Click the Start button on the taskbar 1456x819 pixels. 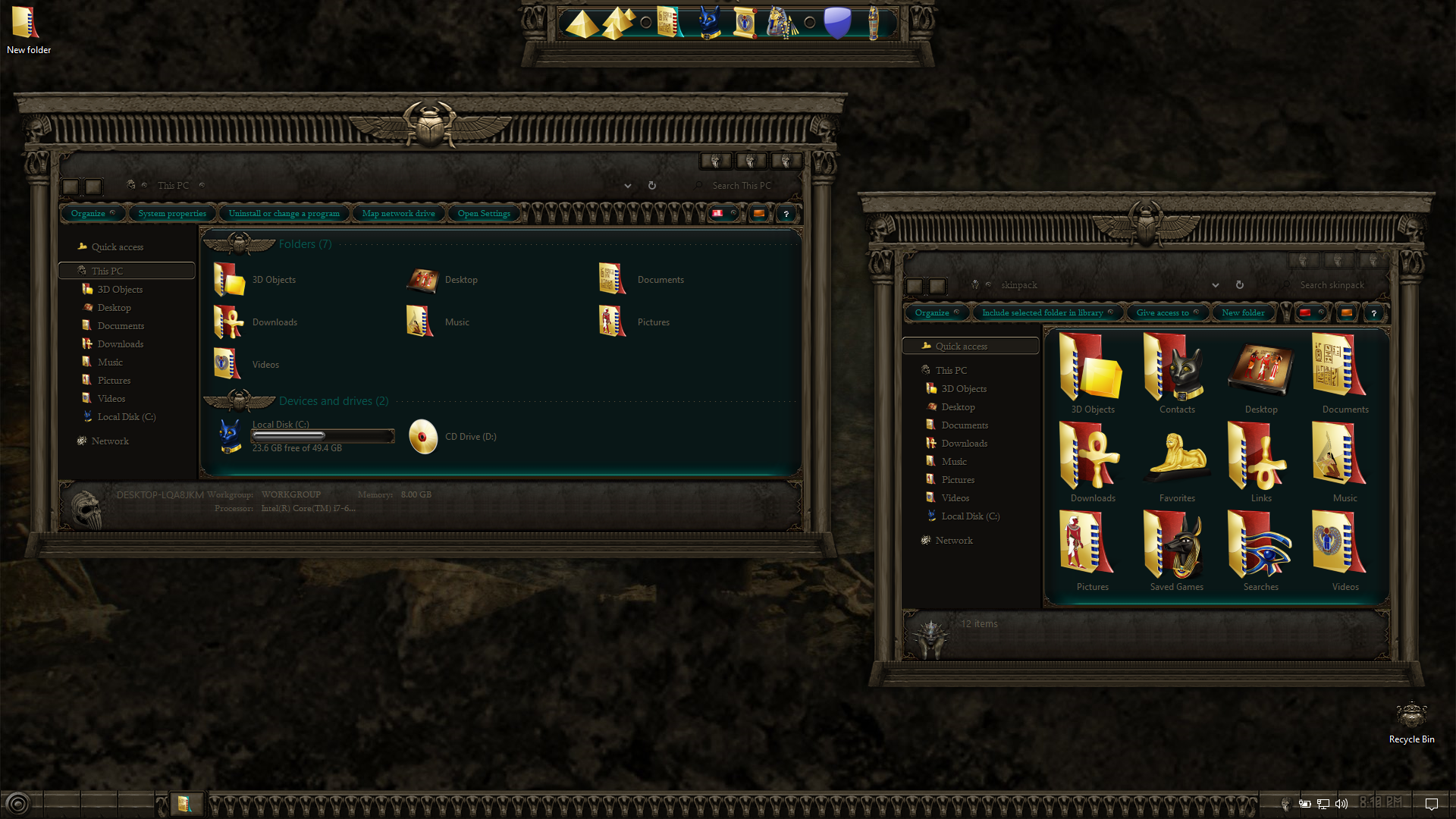click(17, 804)
